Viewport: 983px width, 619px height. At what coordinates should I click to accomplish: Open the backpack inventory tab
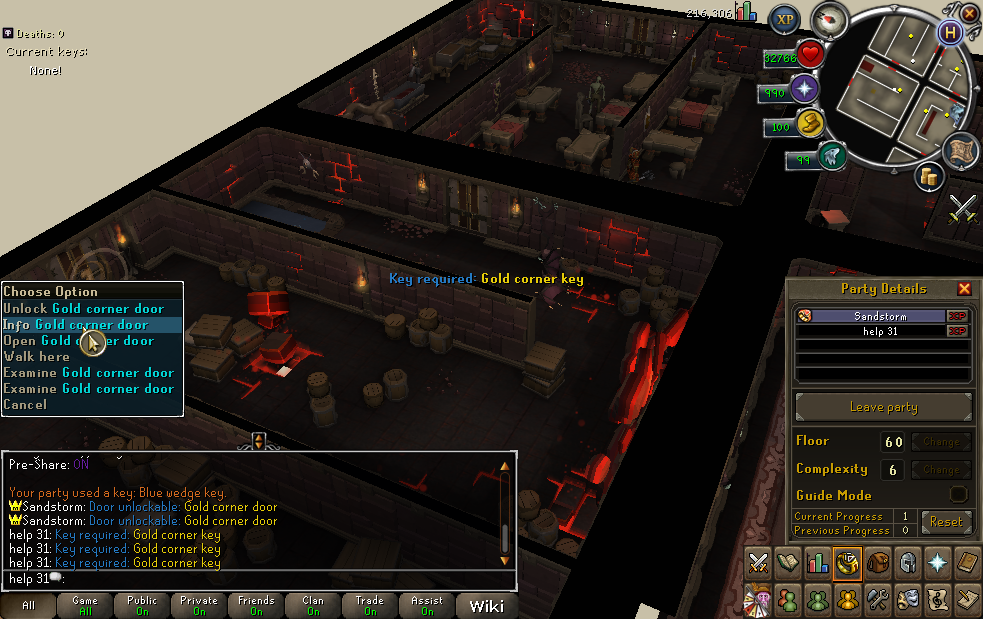(878, 563)
